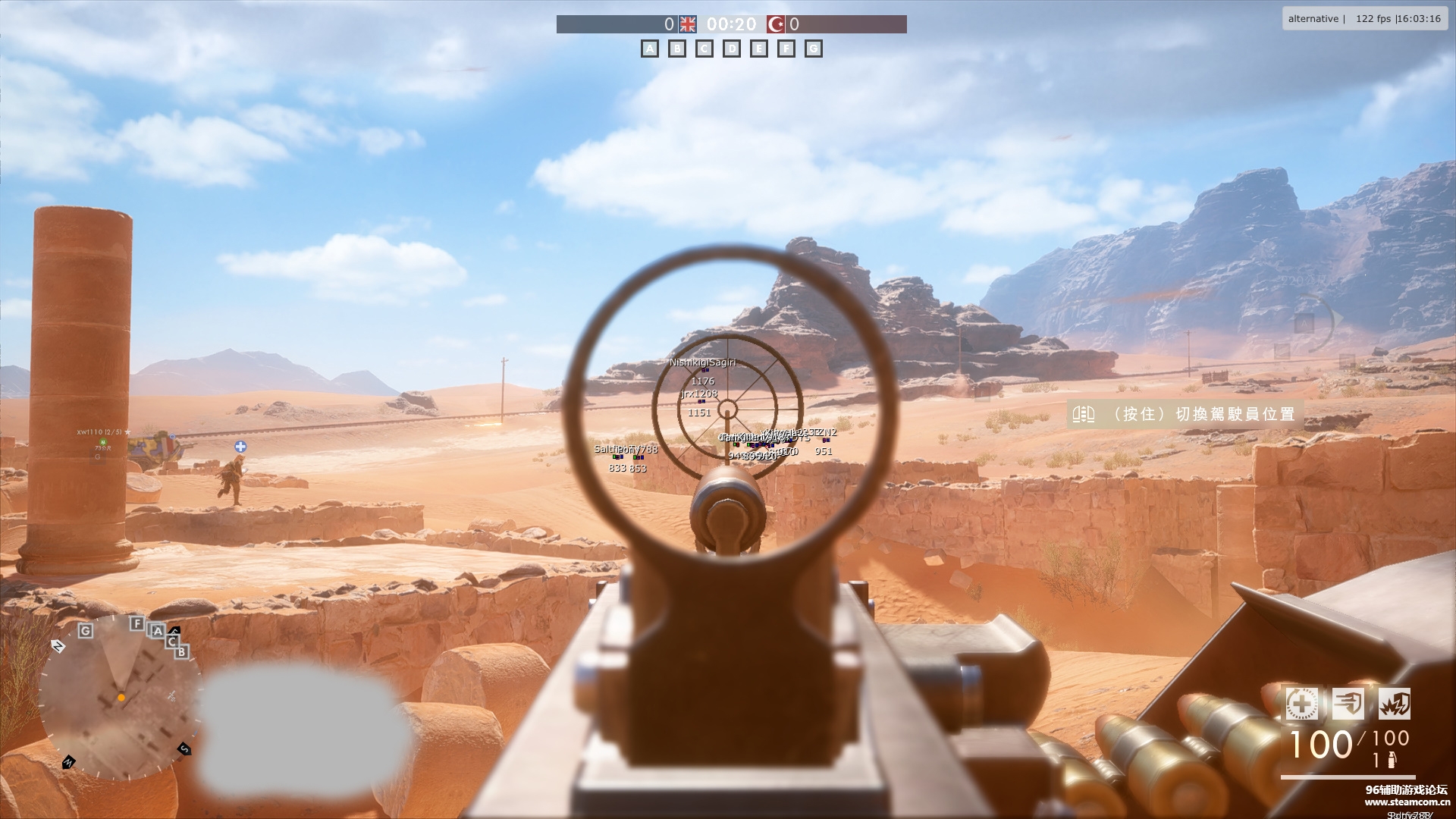Viewport: 1456px width, 819px height.
Task: Expand the objective marker F on the minimap
Action: point(136,624)
